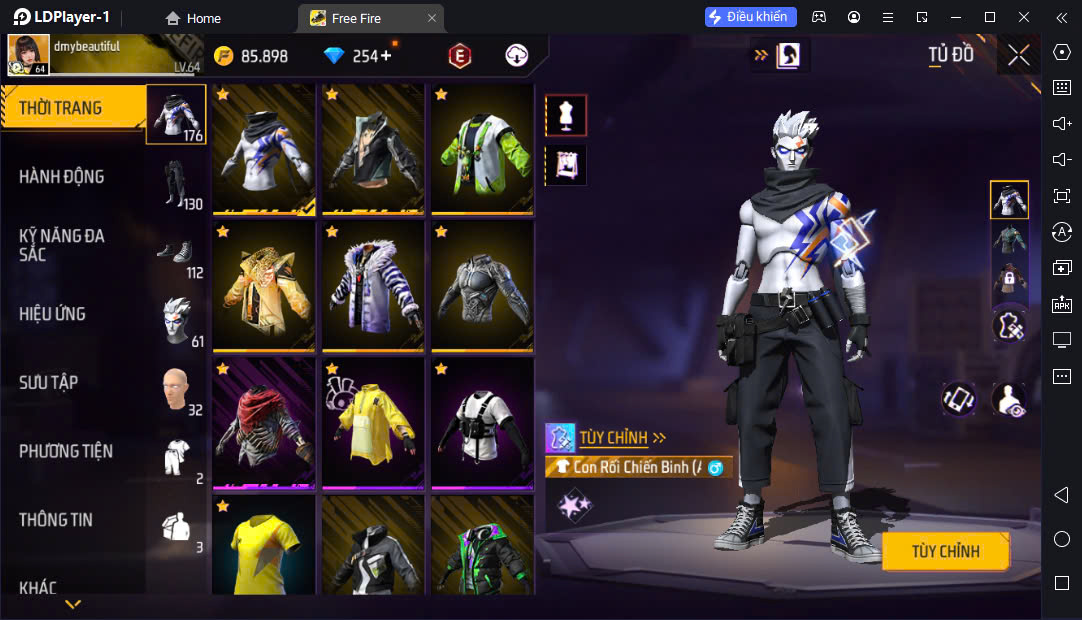This screenshot has width=1082, height=620.
Task: Click the yellow TÙY CHỈNH button
Action: tap(945, 551)
